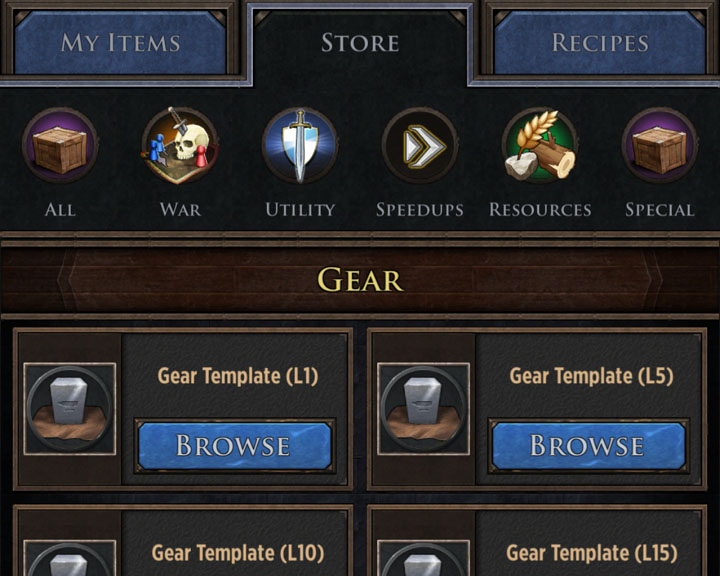The height and width of the screenshot is (576, 720).
Task: Browse Gear Template (L1)
Action: point(234,445)
